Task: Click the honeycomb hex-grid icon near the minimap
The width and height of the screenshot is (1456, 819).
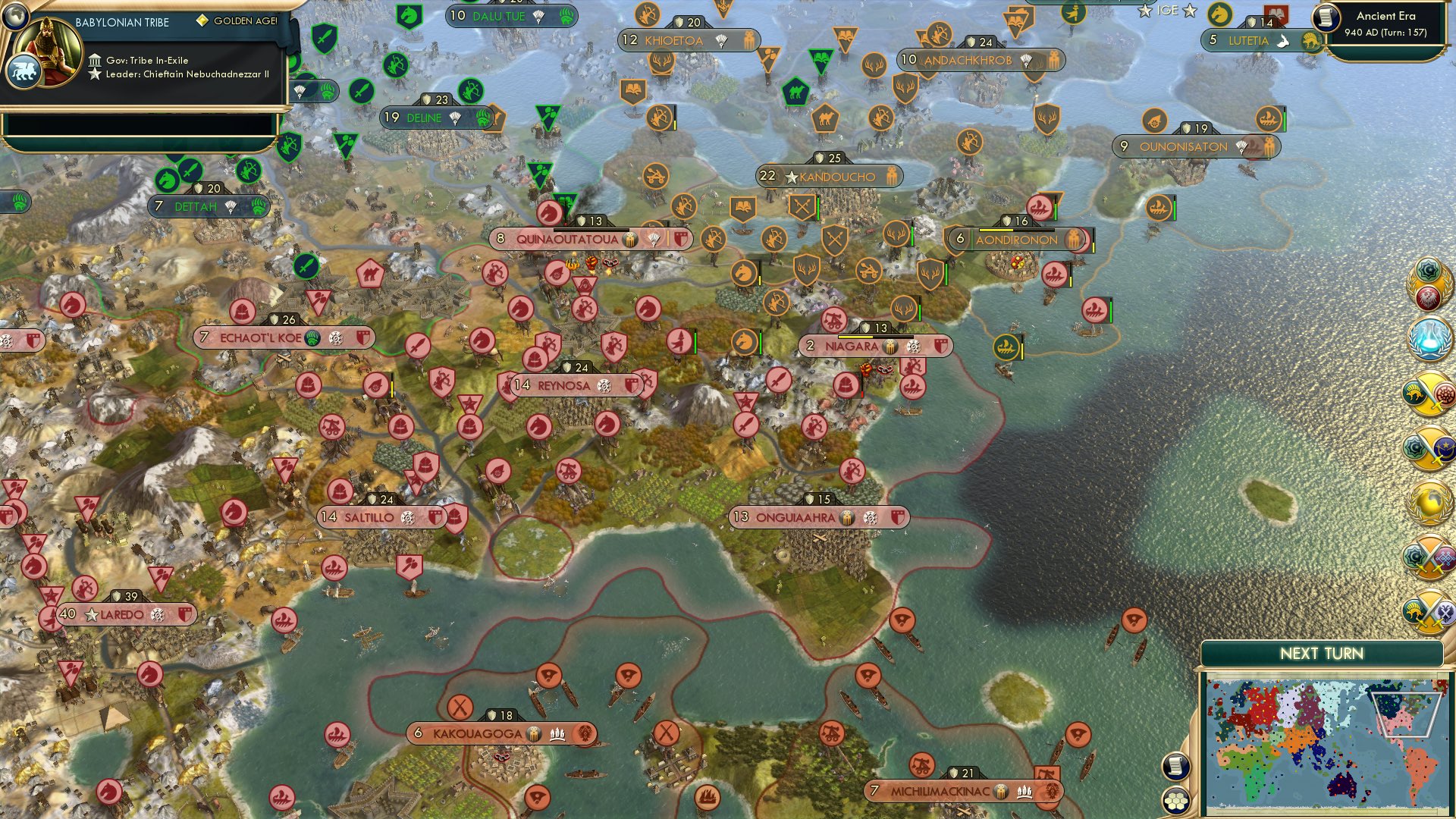Action: coord(1175,800)
